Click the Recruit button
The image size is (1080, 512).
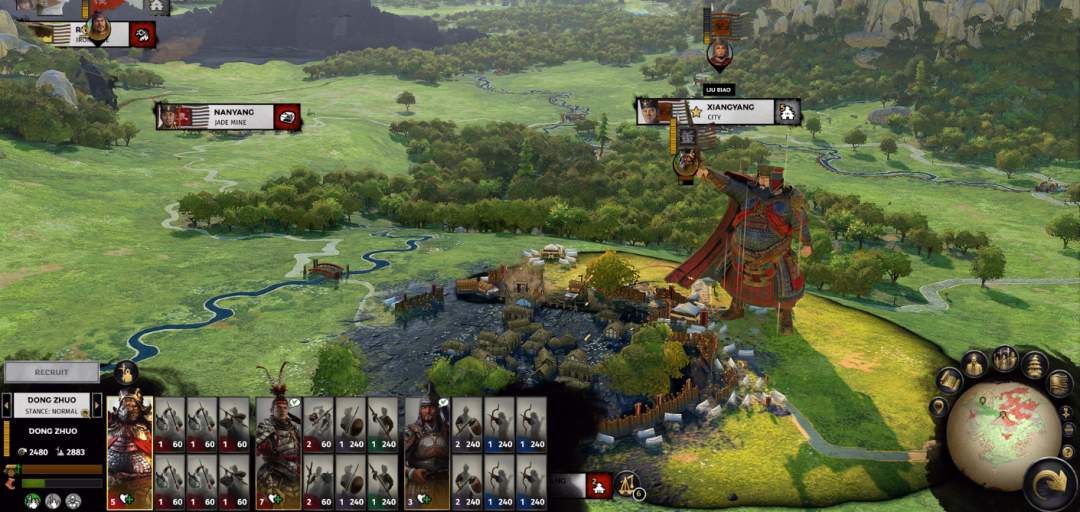coord(51,372)
